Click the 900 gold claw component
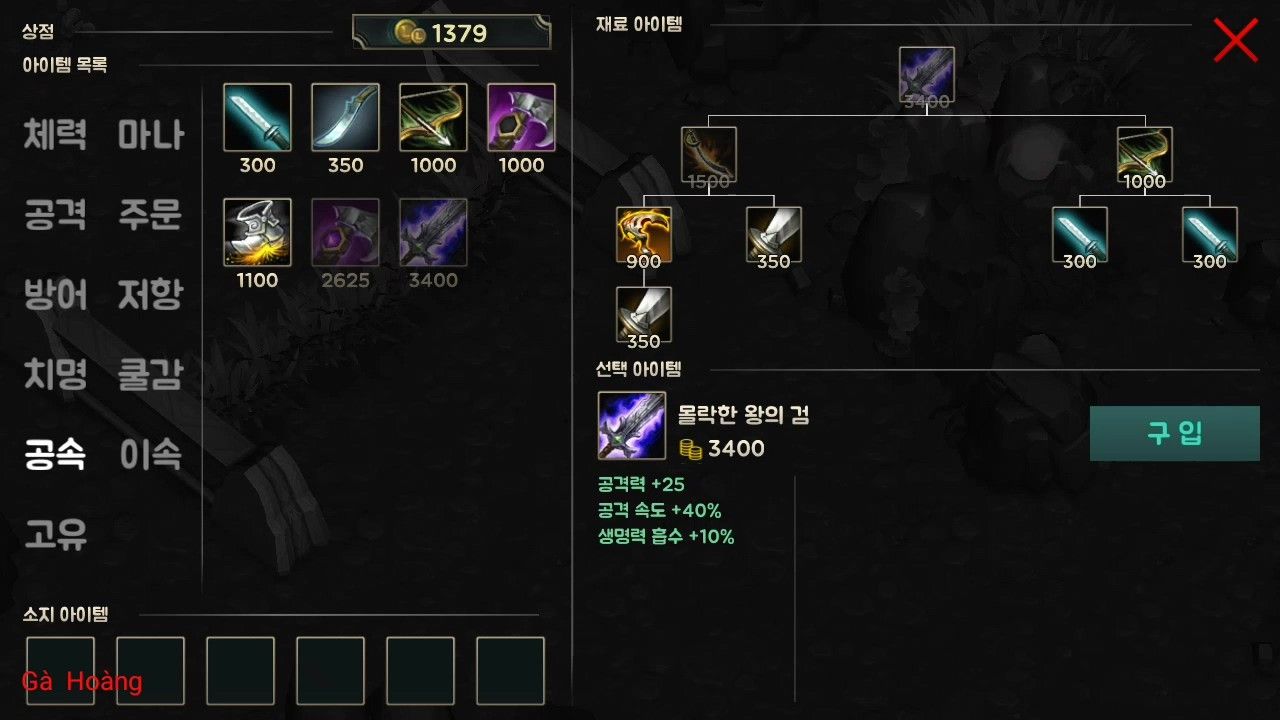Viewport: 1280px width, 720px height. point(644,234)
